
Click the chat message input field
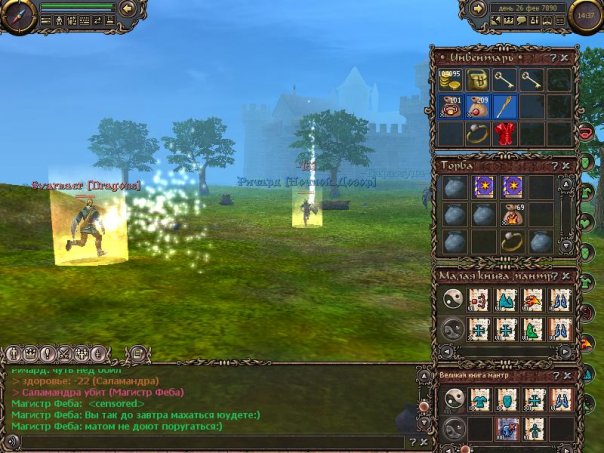coord(200,441)
